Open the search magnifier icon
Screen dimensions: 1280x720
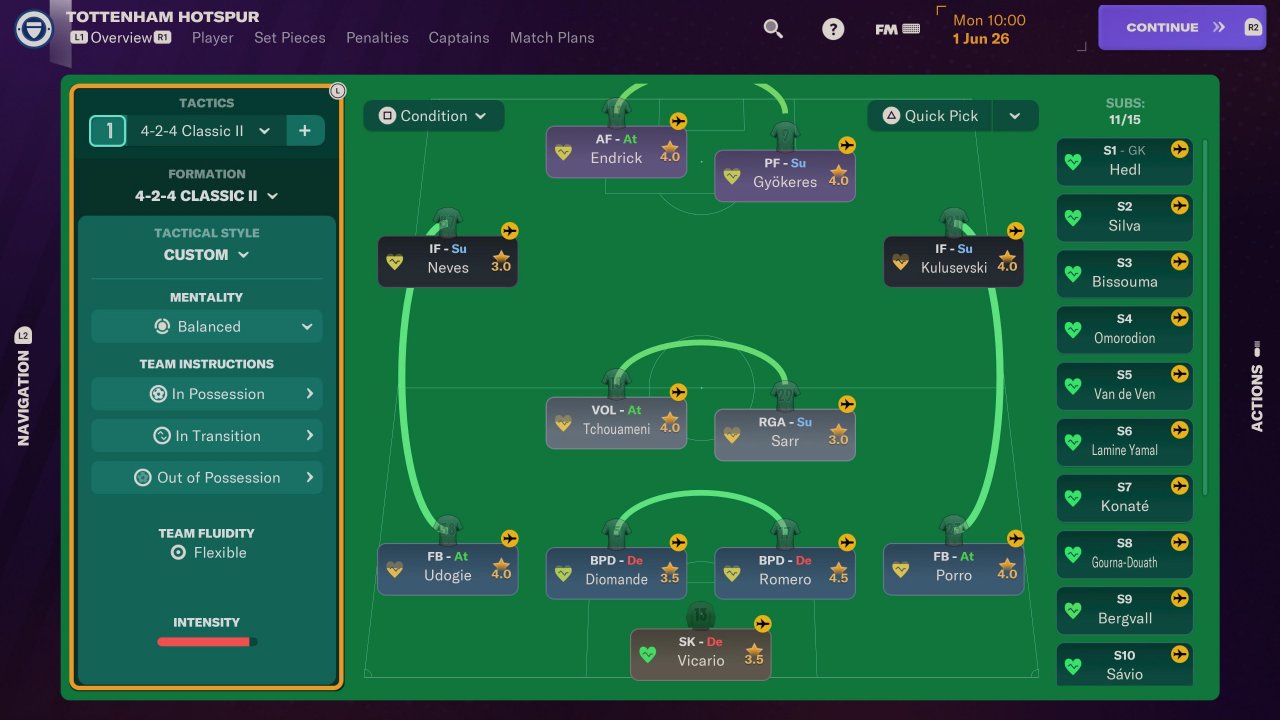(773, 29)
